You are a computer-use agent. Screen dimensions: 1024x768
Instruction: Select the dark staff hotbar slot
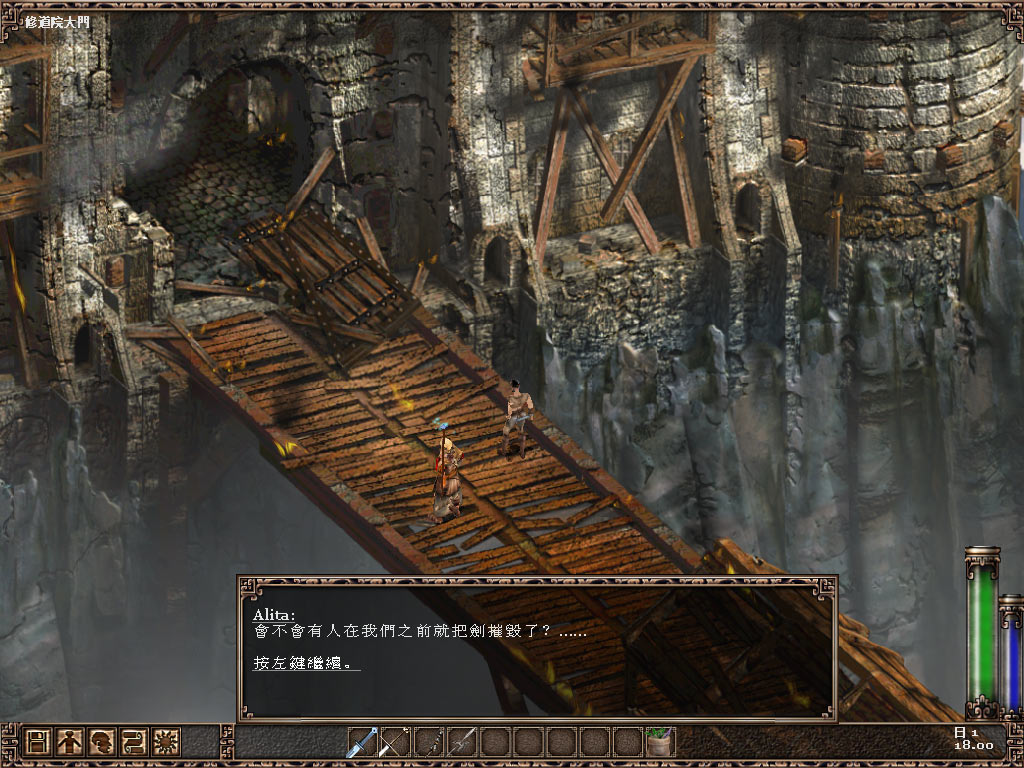tap(428, 742)
